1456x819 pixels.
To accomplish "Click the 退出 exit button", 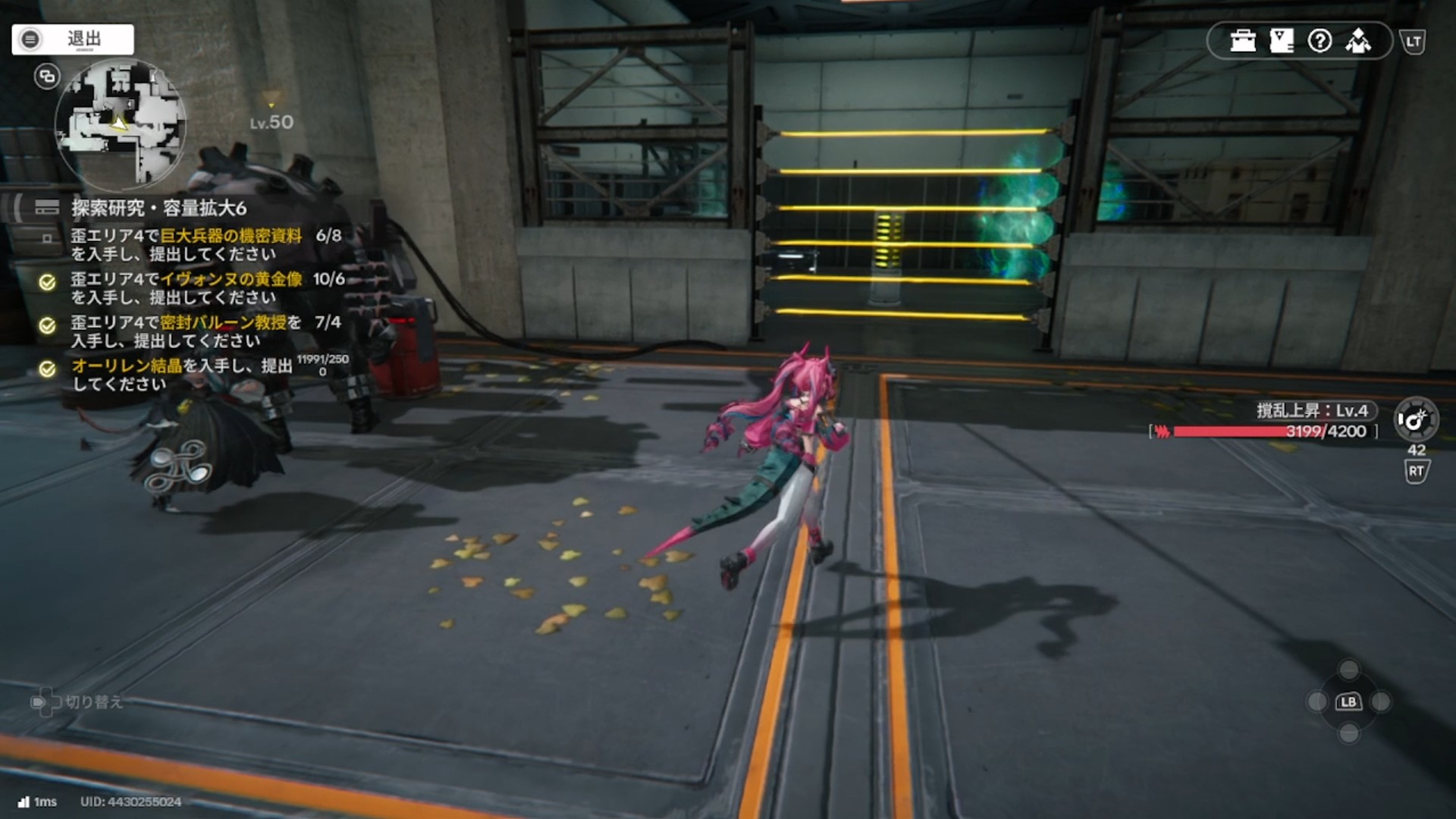I will [x=73, y=39].
